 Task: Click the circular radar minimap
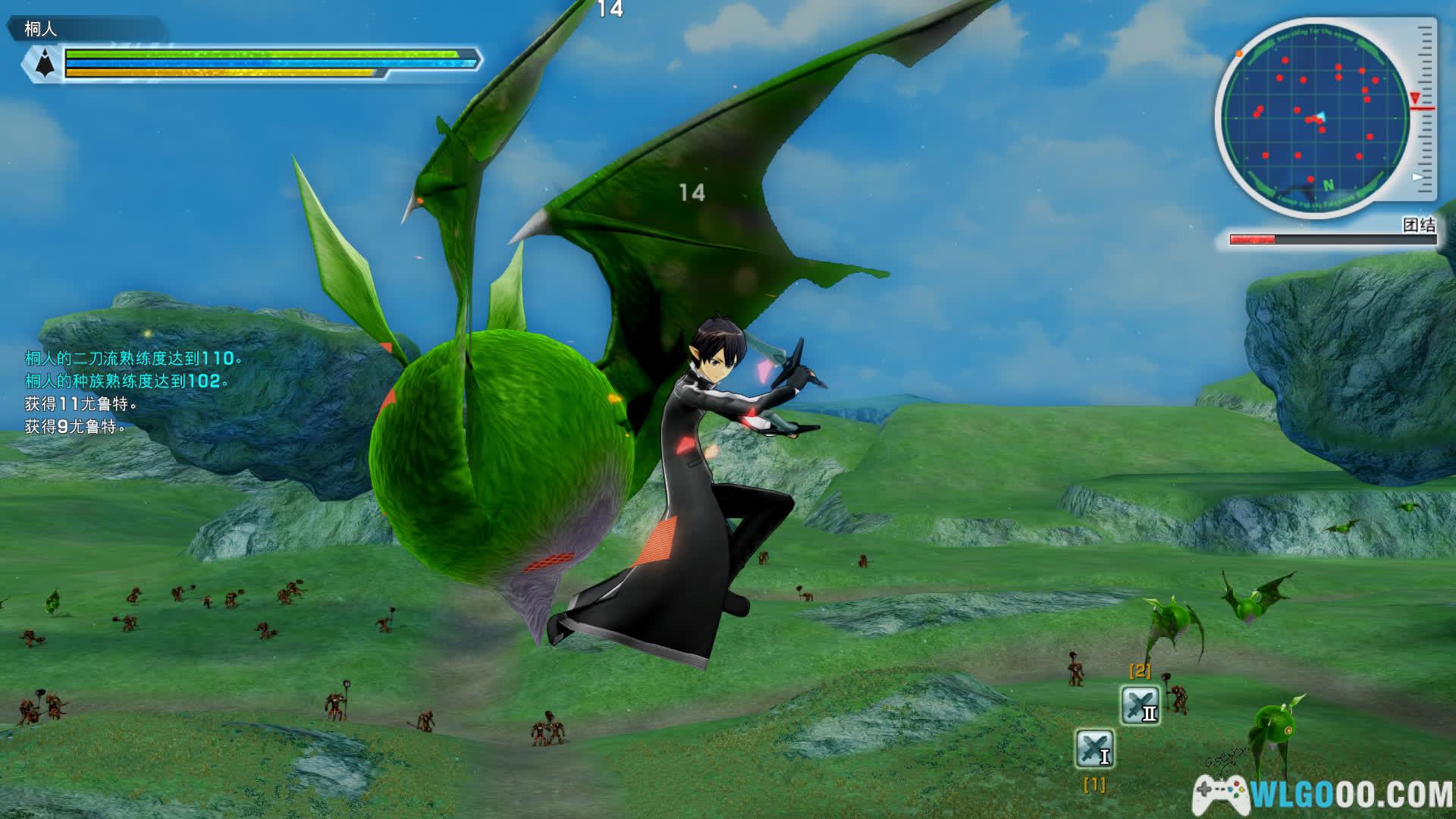pyautogui.click(x=1316, y=118)
